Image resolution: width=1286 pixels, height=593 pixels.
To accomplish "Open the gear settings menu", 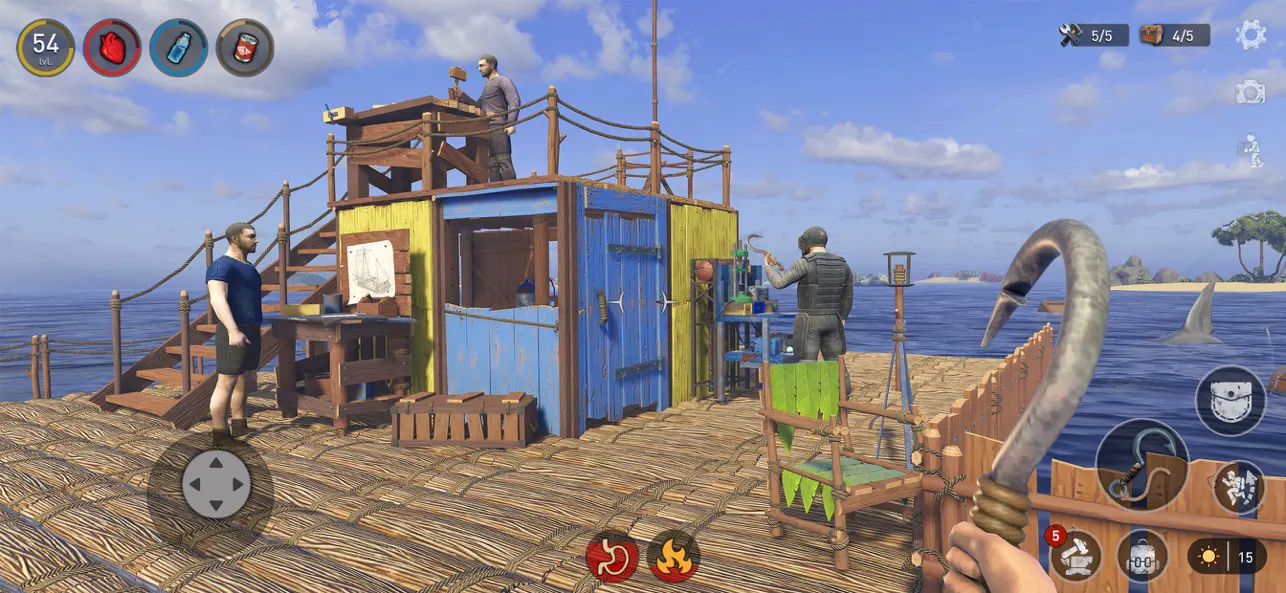I will coord(1250,35).
